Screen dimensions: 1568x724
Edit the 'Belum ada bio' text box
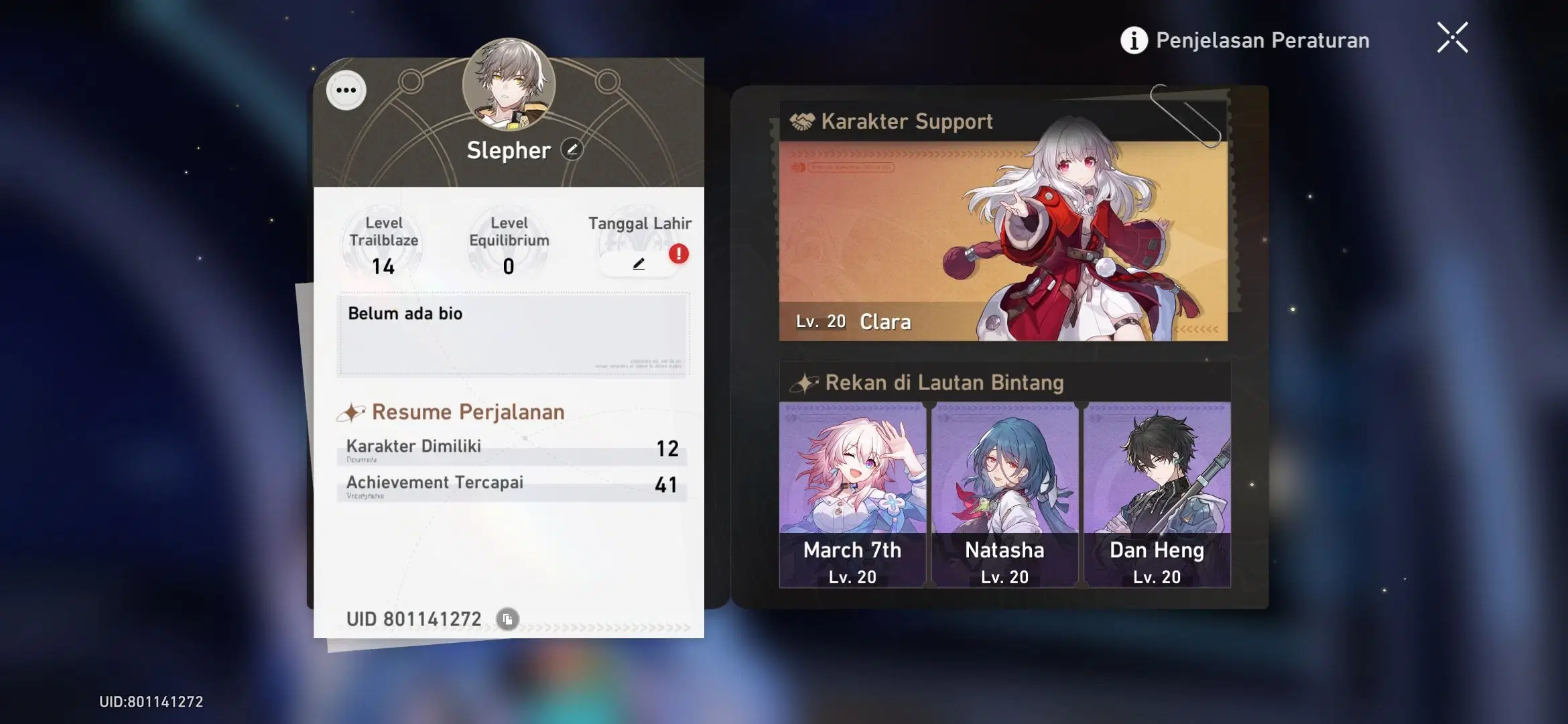point(513,333)
